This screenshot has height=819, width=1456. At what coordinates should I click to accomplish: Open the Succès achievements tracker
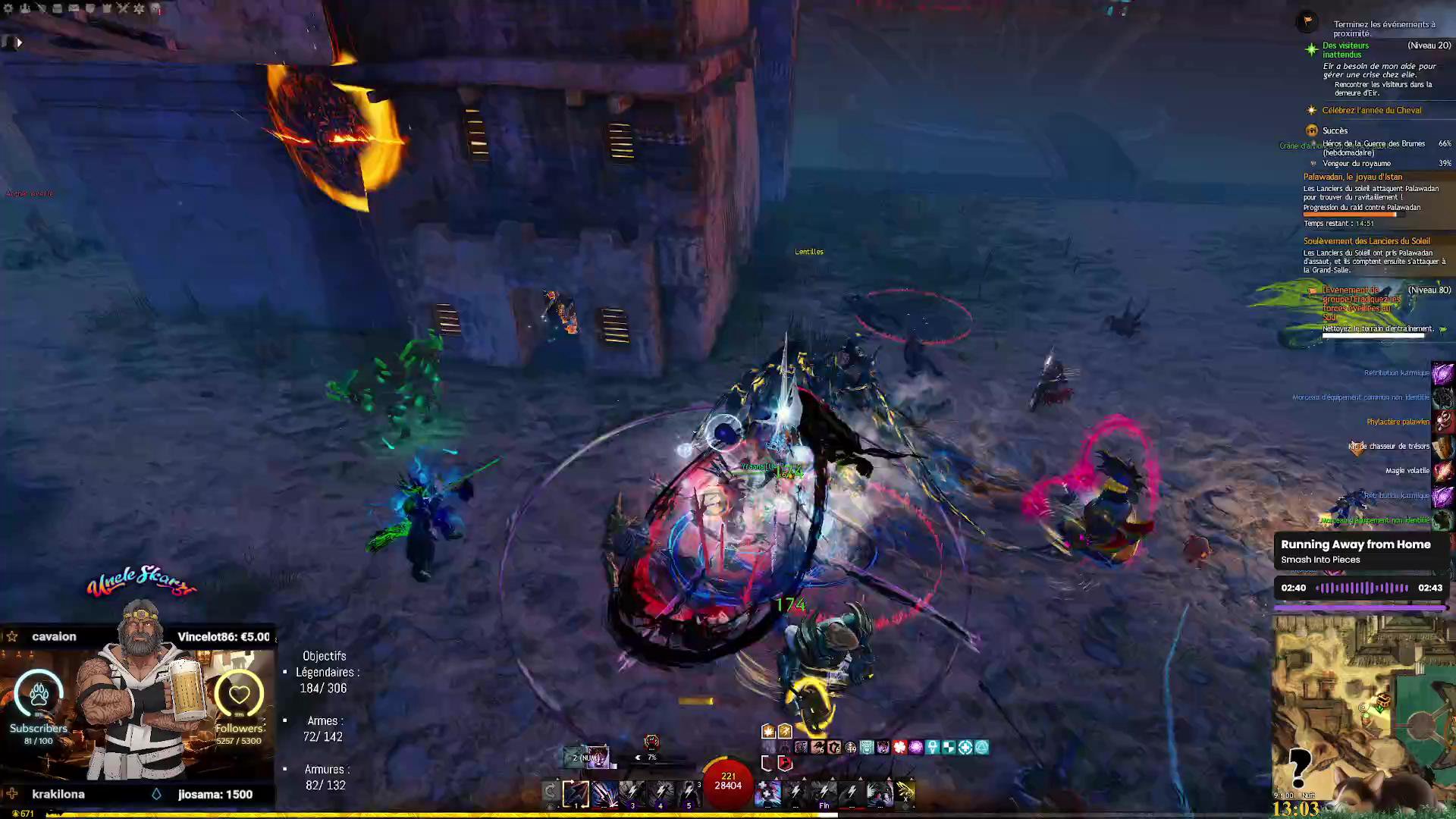pos(1335,130)
